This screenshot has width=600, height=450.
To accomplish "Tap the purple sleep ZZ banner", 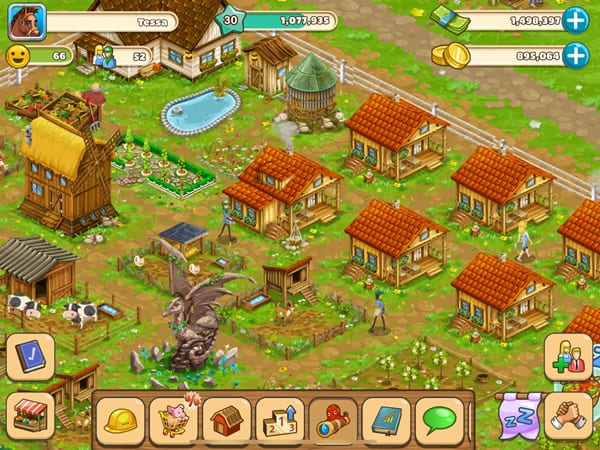I will pos(517,414).
